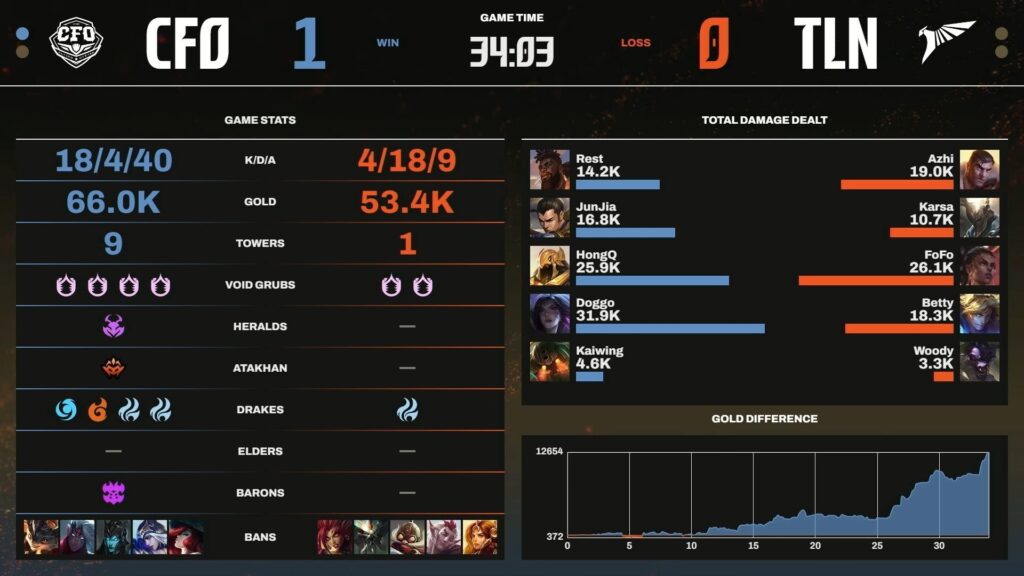Click Betty's champion portrait
The width and height of the screenshot is (1024, 576).
(979, 314)
